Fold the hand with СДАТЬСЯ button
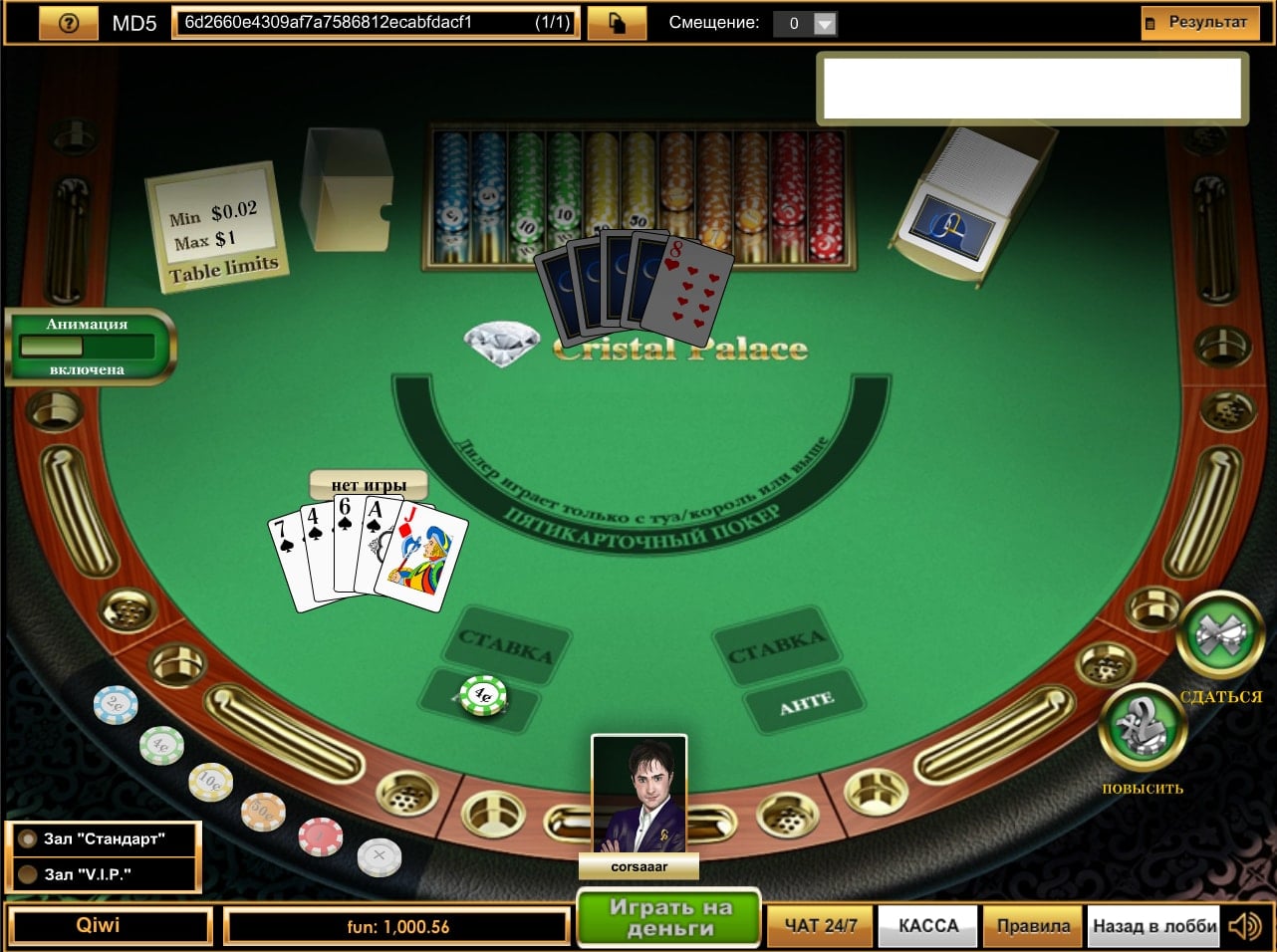Image resolution: width=1277 pixels, height=952 pixels. (x=1220, y=637)
